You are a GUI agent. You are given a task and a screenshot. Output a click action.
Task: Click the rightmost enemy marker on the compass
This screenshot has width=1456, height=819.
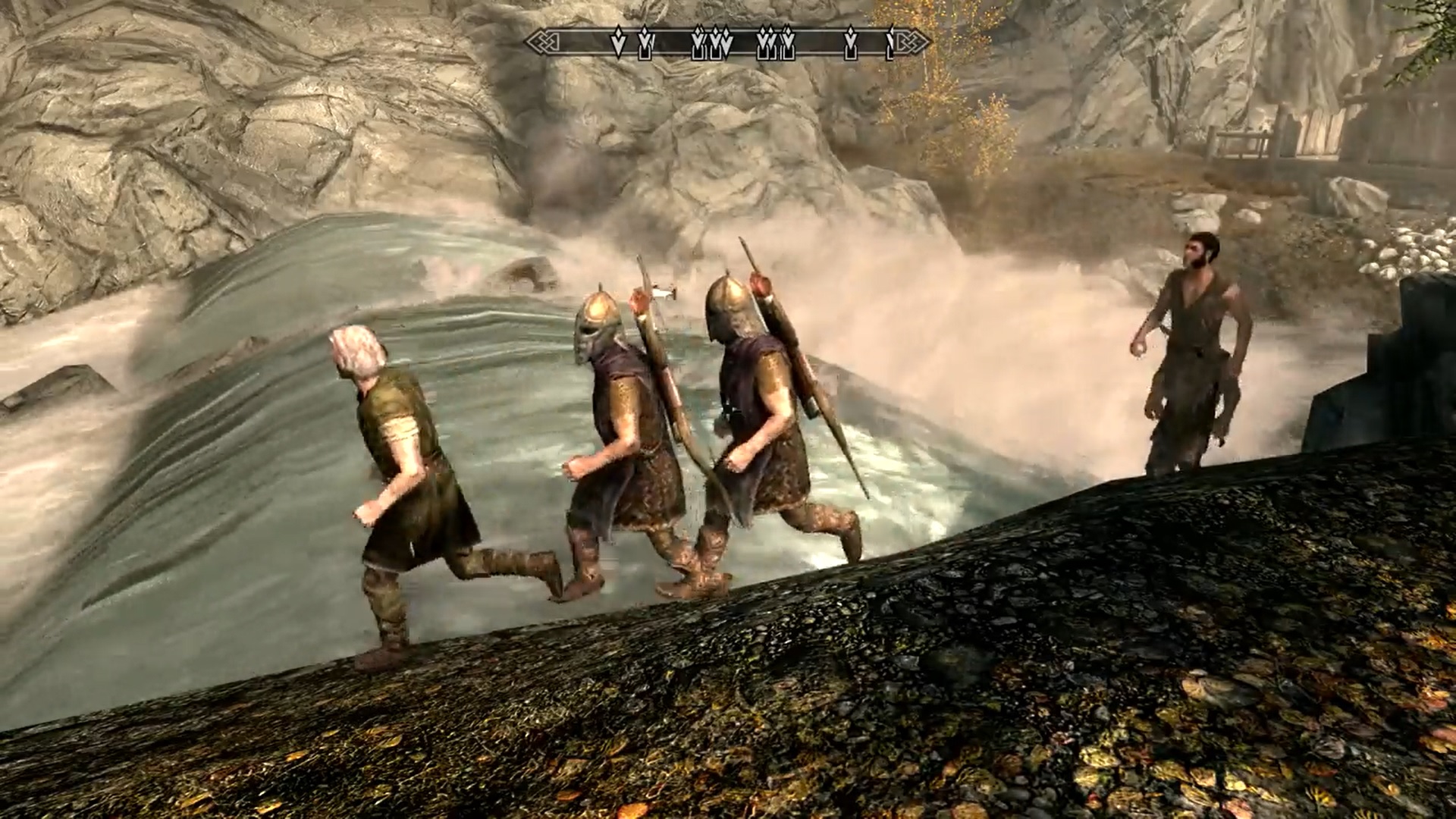(x=889, y=44)
